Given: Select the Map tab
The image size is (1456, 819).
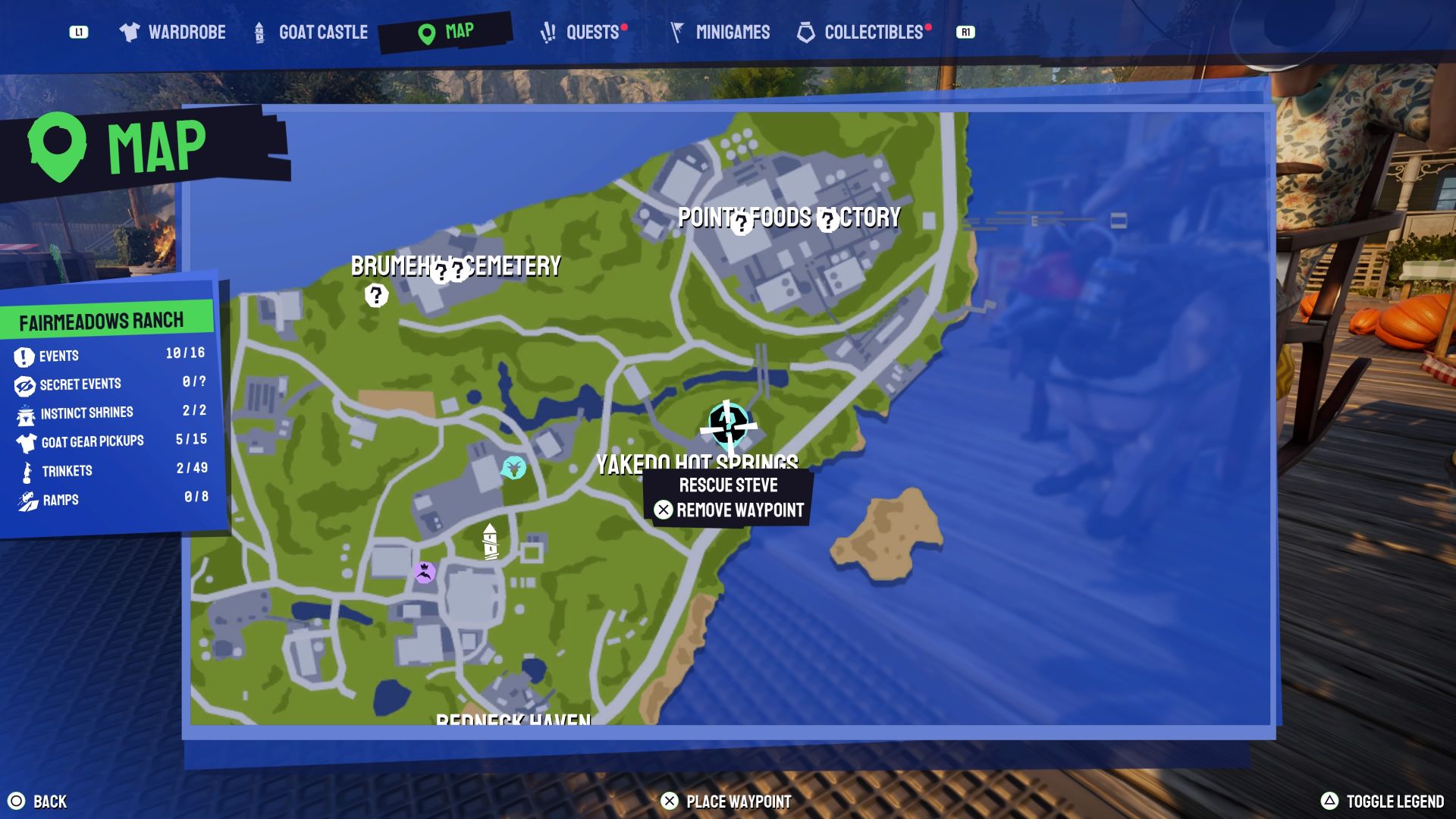Looking at the screenshot, I should click(x=446, y=32).
